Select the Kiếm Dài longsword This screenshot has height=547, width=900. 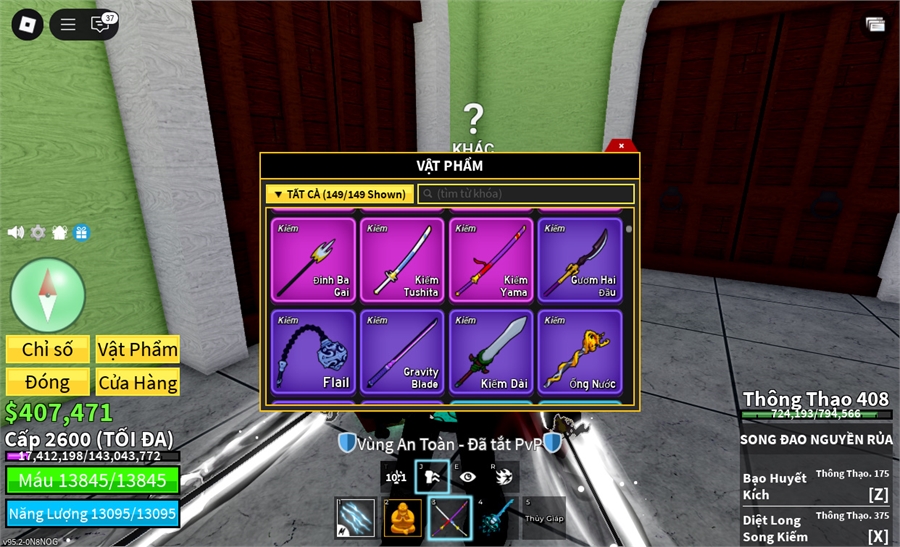point(491,352)
